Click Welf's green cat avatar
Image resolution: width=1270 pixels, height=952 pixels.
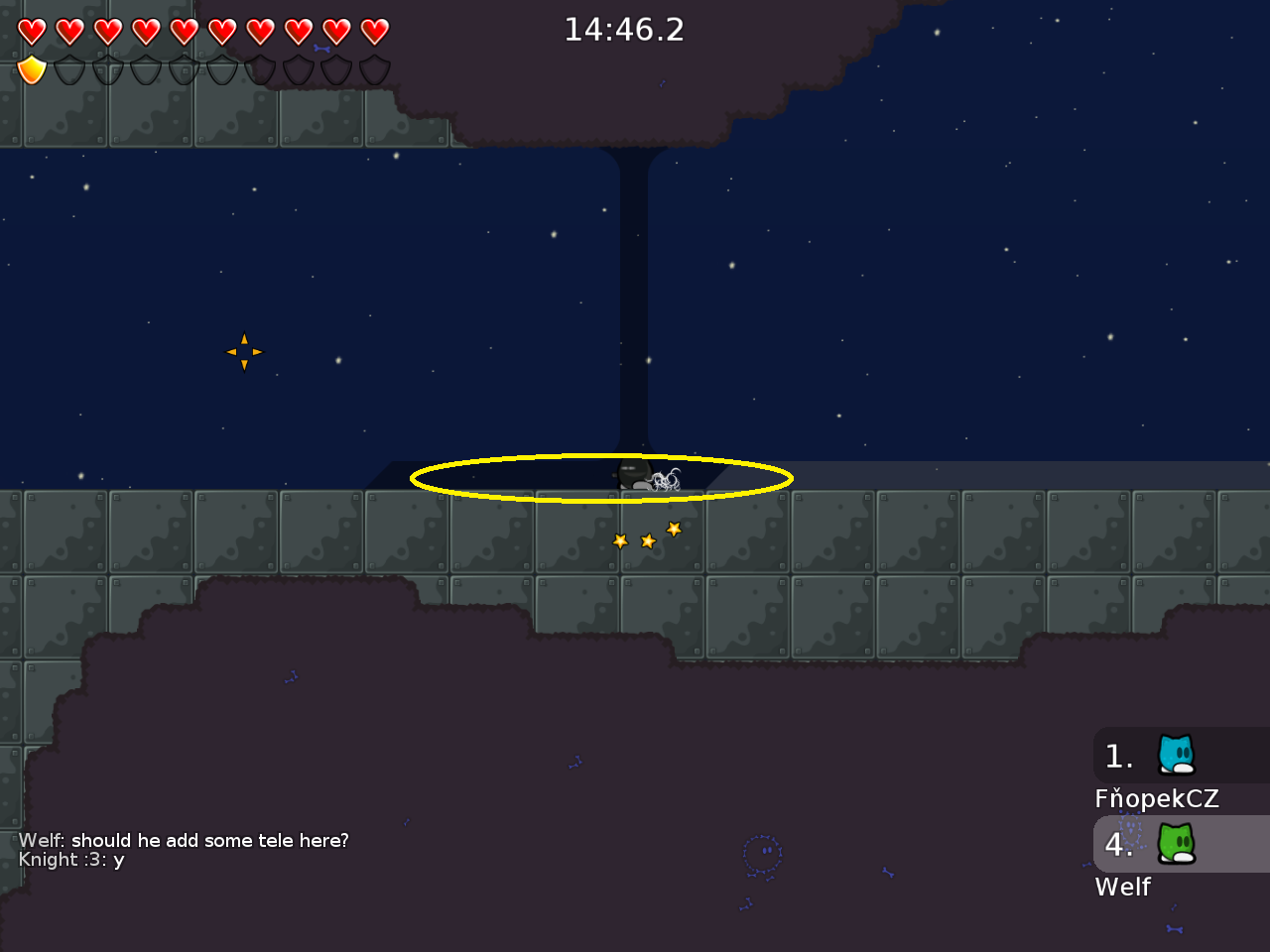click(x=1175, y=845)
